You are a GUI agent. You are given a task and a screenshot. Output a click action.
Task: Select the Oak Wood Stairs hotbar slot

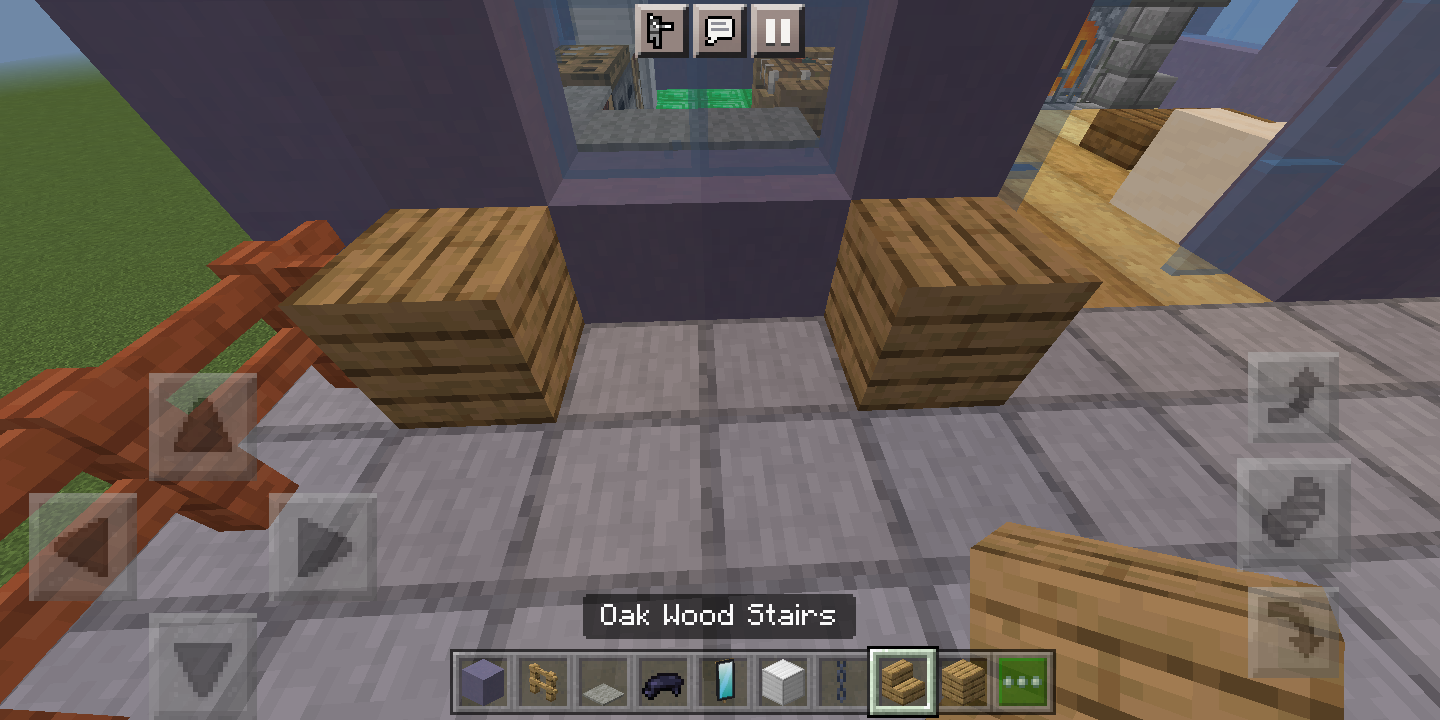pyautogui.click(x=901, y=684)
